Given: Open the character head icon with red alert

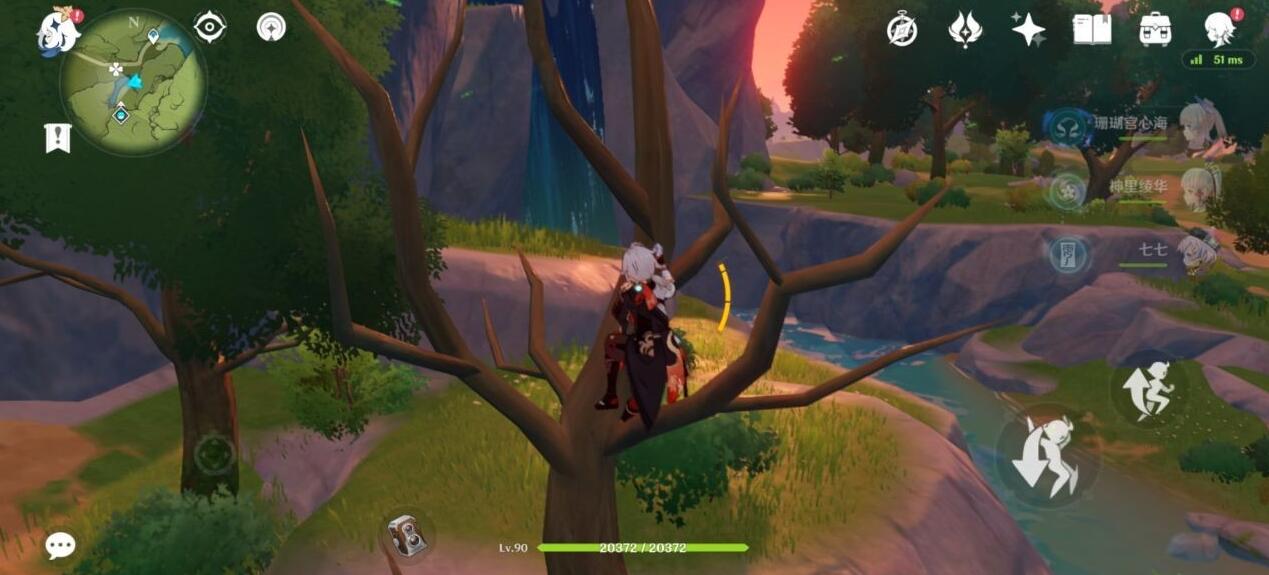Looking at the screenshot, I should [x=1219, y=30].
